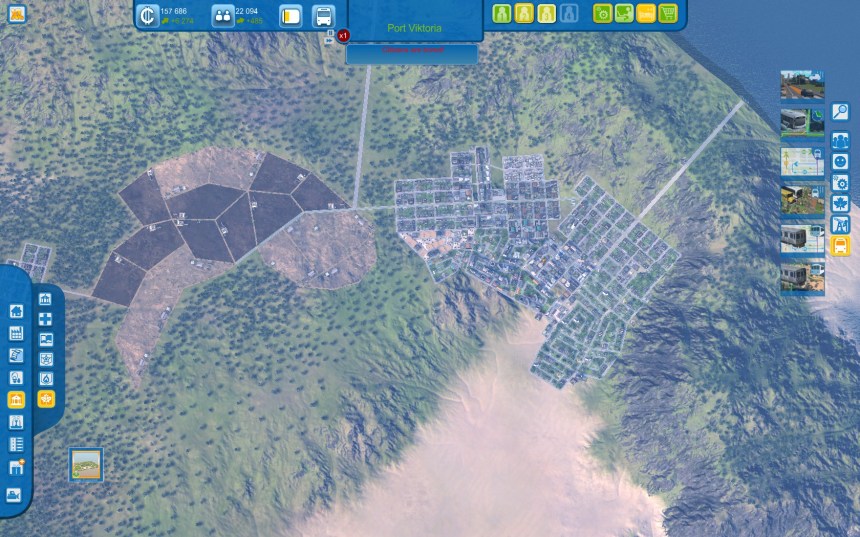Activate the magnifying glass search filter
860x537 pixels.
coord(840,112)
